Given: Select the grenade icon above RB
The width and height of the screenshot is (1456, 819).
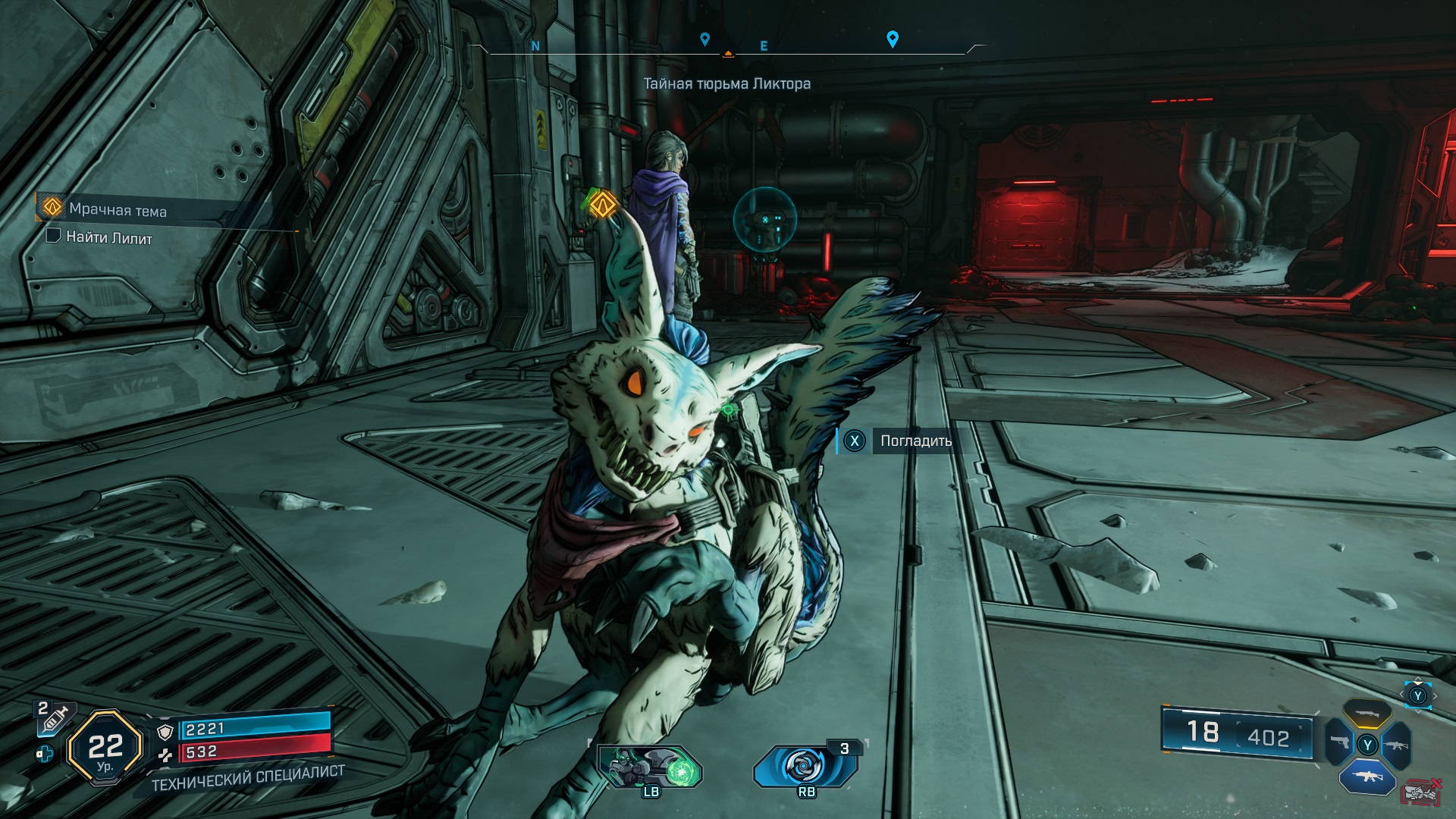Looking at the screenshot, I should click(805, 765).
